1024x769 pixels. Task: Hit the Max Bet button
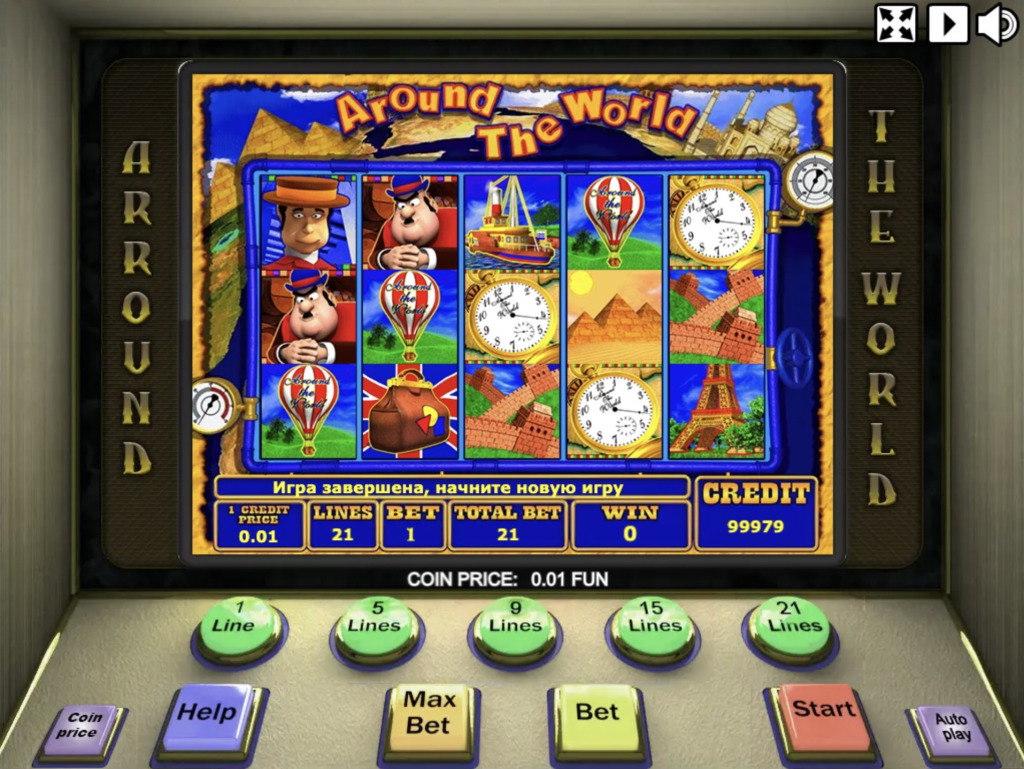(x=429, y=714)
